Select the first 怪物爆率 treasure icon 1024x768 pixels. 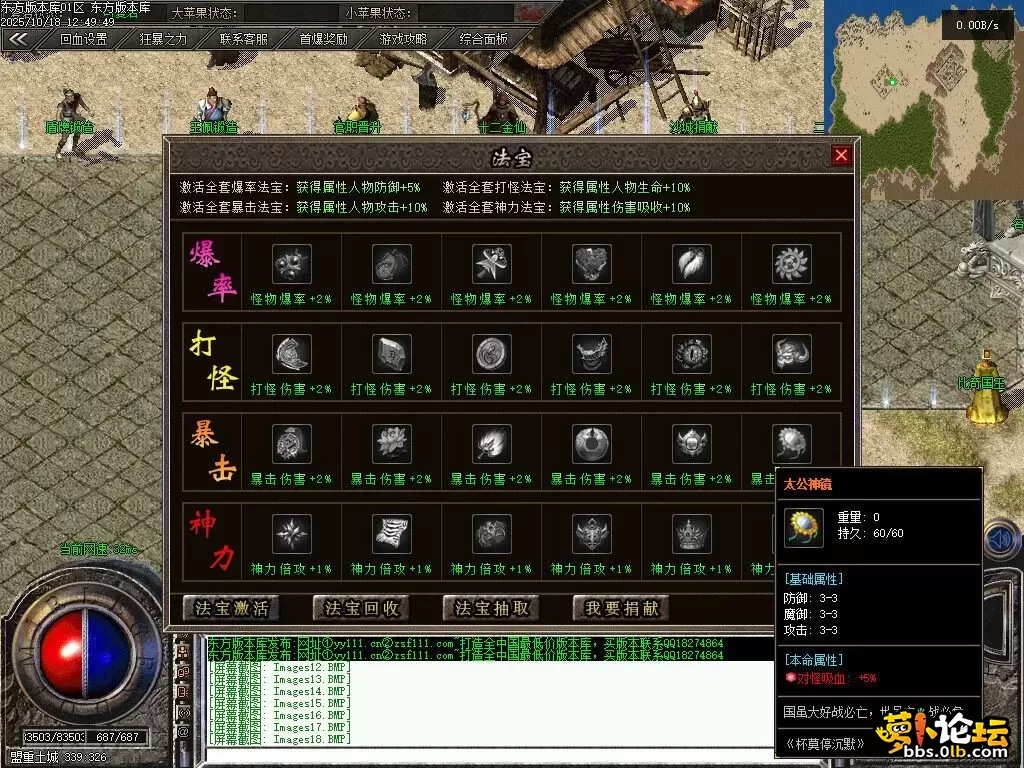292,264
